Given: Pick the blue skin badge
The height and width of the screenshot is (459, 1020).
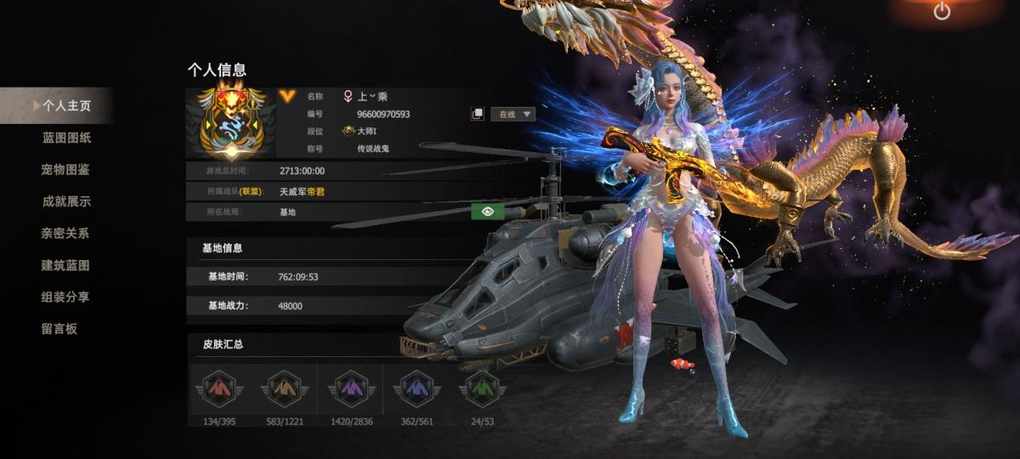Looking at the screenshot, I should [x=415, y=386].
